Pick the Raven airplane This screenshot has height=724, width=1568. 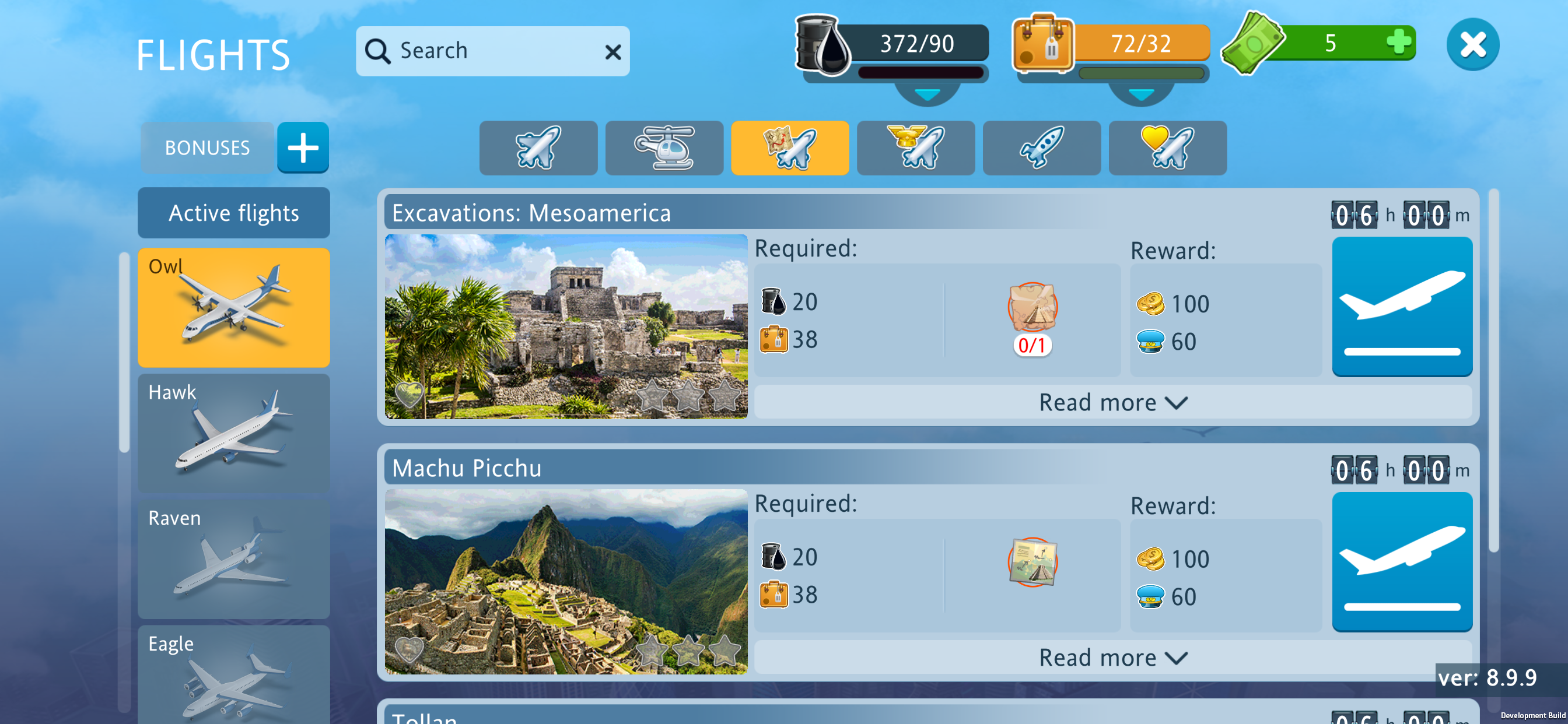click(x=234, y=558)
